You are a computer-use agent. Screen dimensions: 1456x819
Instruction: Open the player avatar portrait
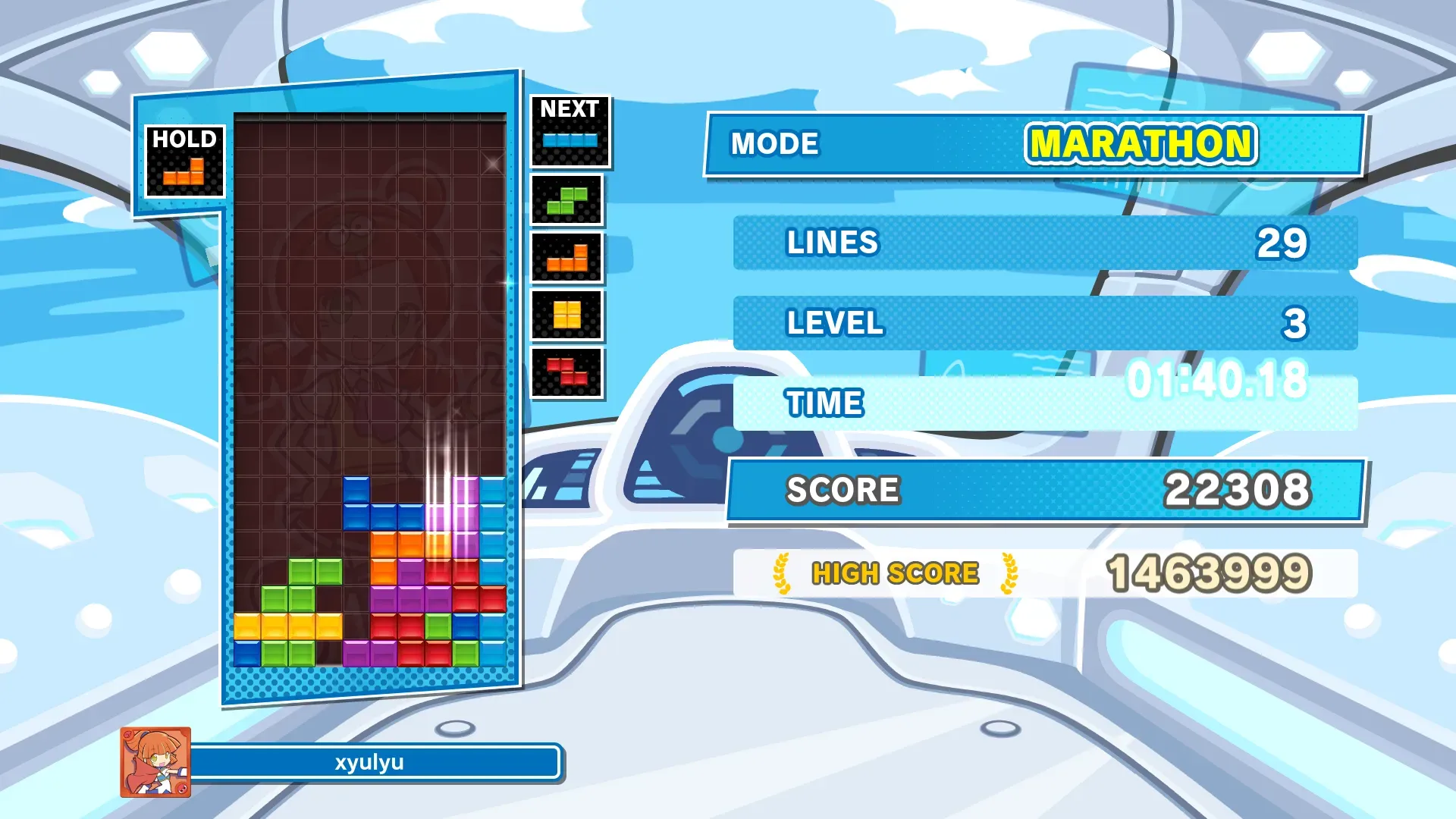point(155,762)
